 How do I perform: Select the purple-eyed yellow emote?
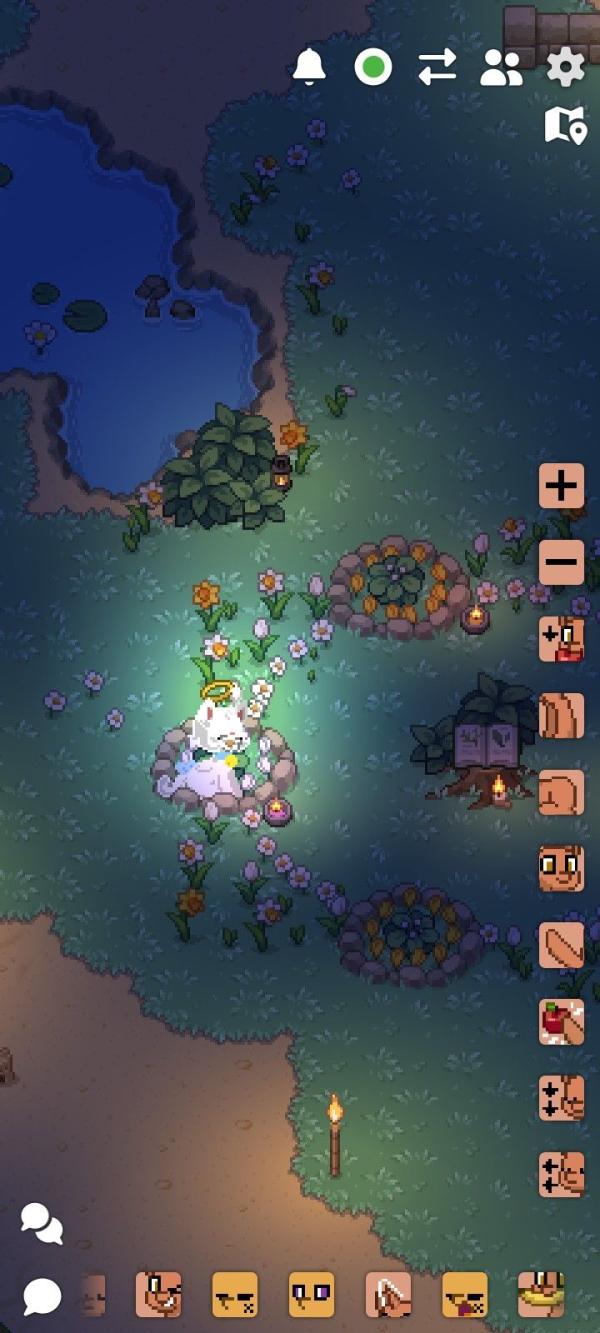point(311,1295)
